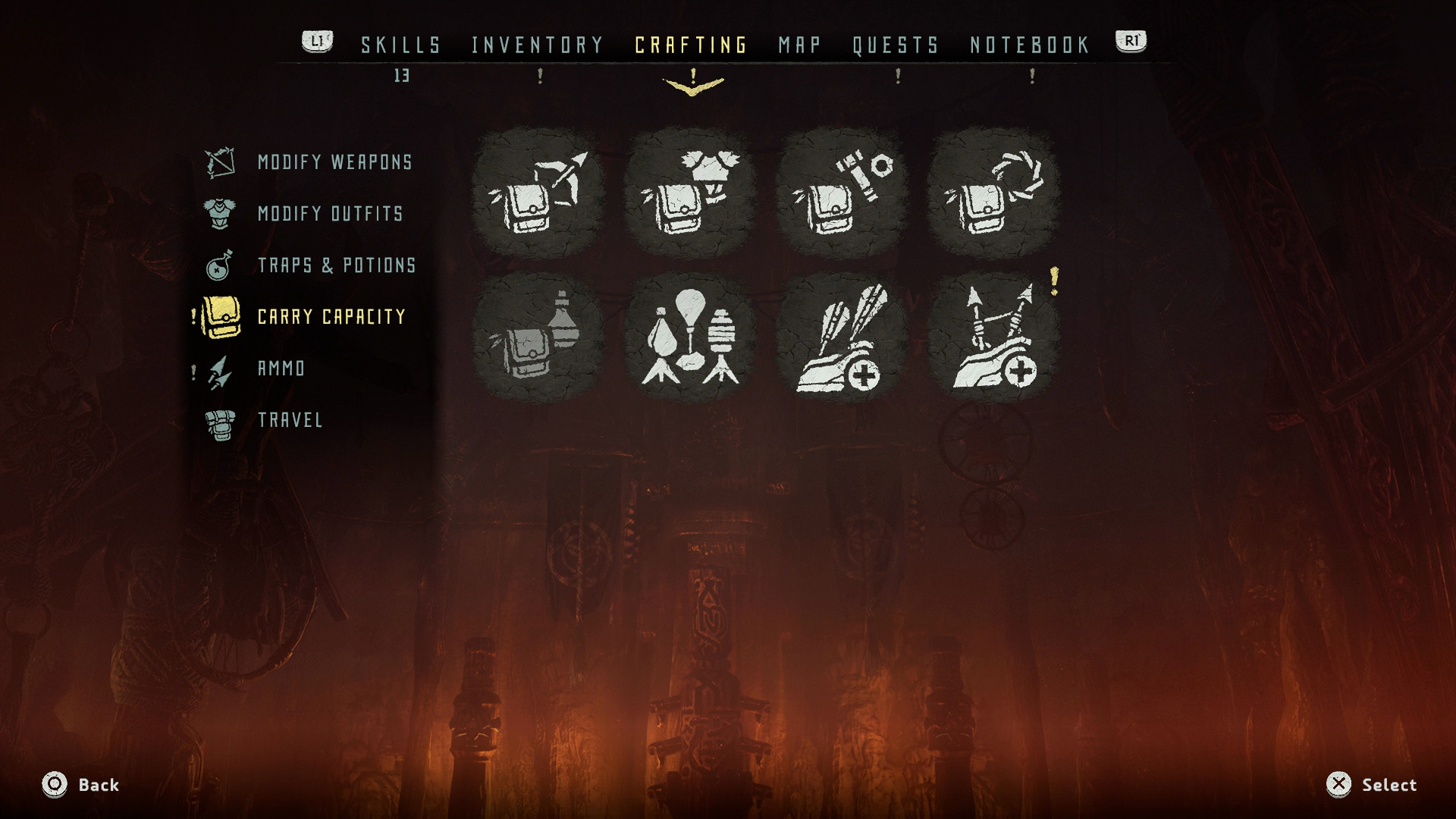
Task: Select the Travel category
Action: 290,420
